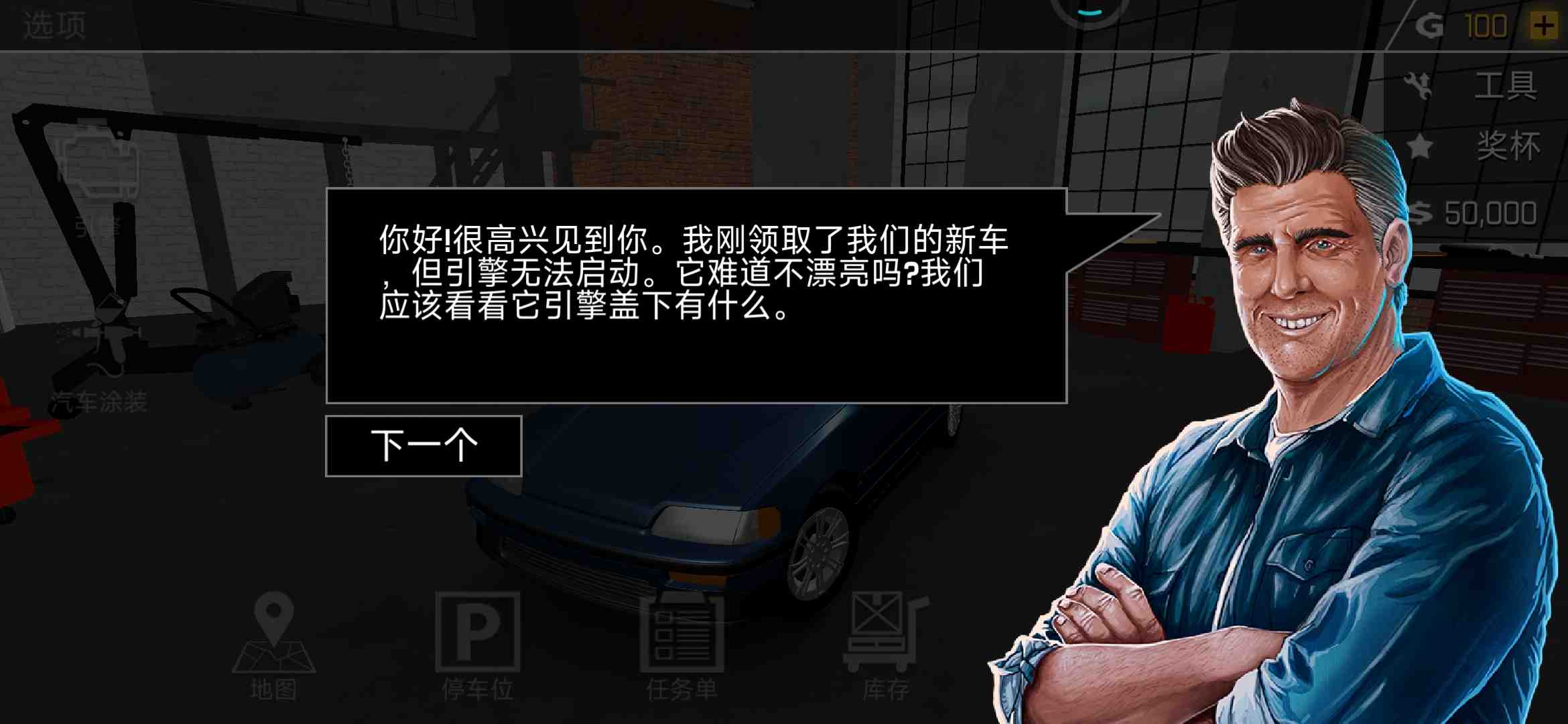
Task: Click the mechanic character portrait
Action: click(x=1307, y=335)
